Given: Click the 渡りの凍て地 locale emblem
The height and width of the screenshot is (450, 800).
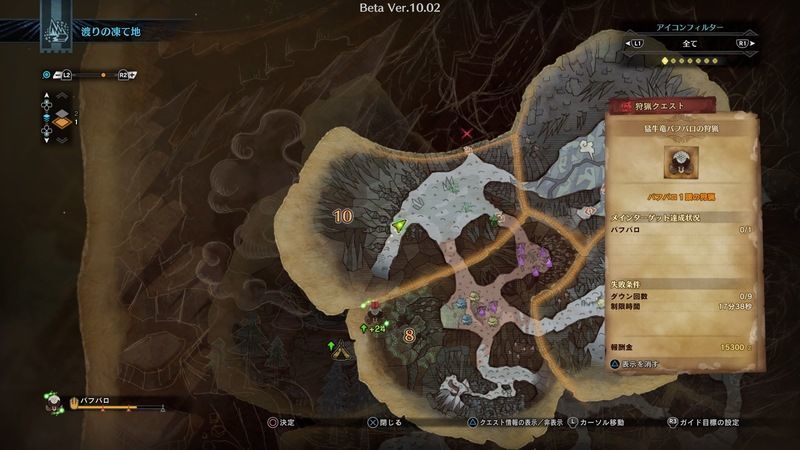Looking at the screenshot, I should pos(54,30).
